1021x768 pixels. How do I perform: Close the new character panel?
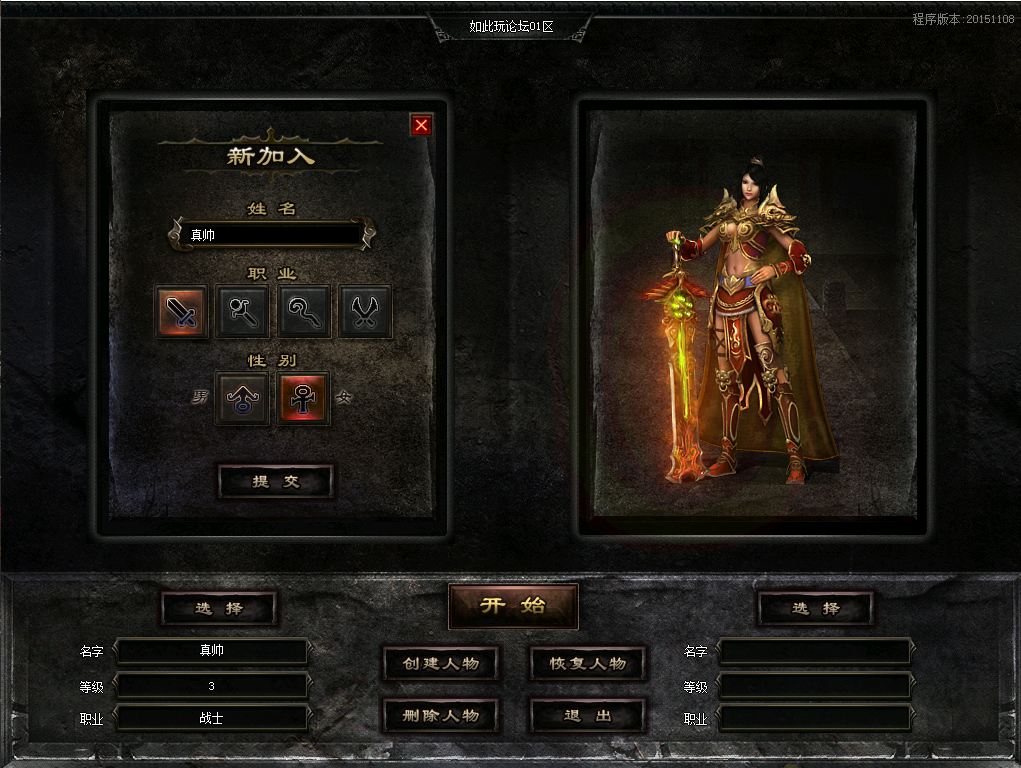pos(421,125)
